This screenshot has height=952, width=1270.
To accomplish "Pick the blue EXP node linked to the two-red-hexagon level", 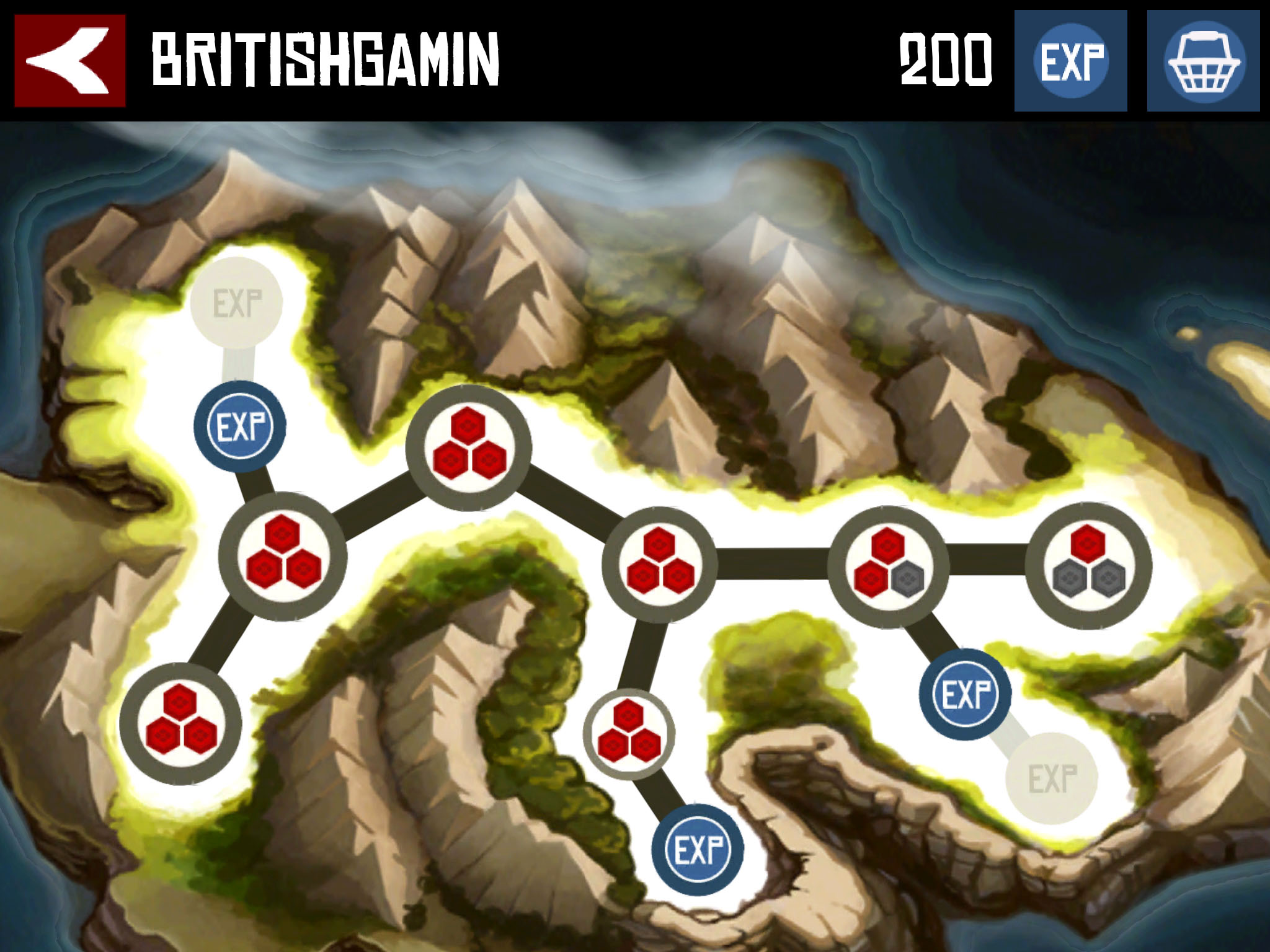I will tap(965, 694).
